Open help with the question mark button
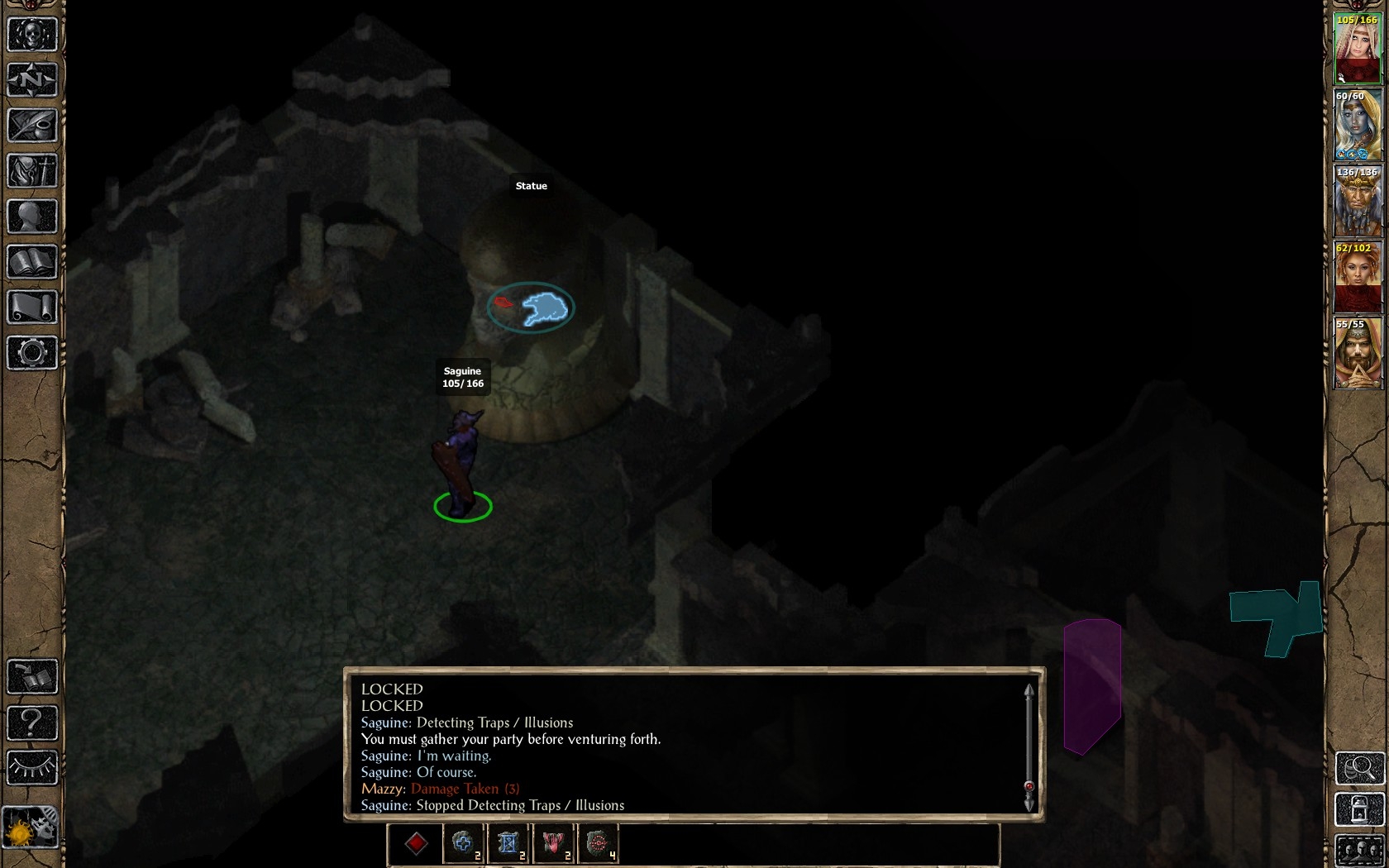The width and height of the screenshot is (1389, 868). tap(32, 723)
